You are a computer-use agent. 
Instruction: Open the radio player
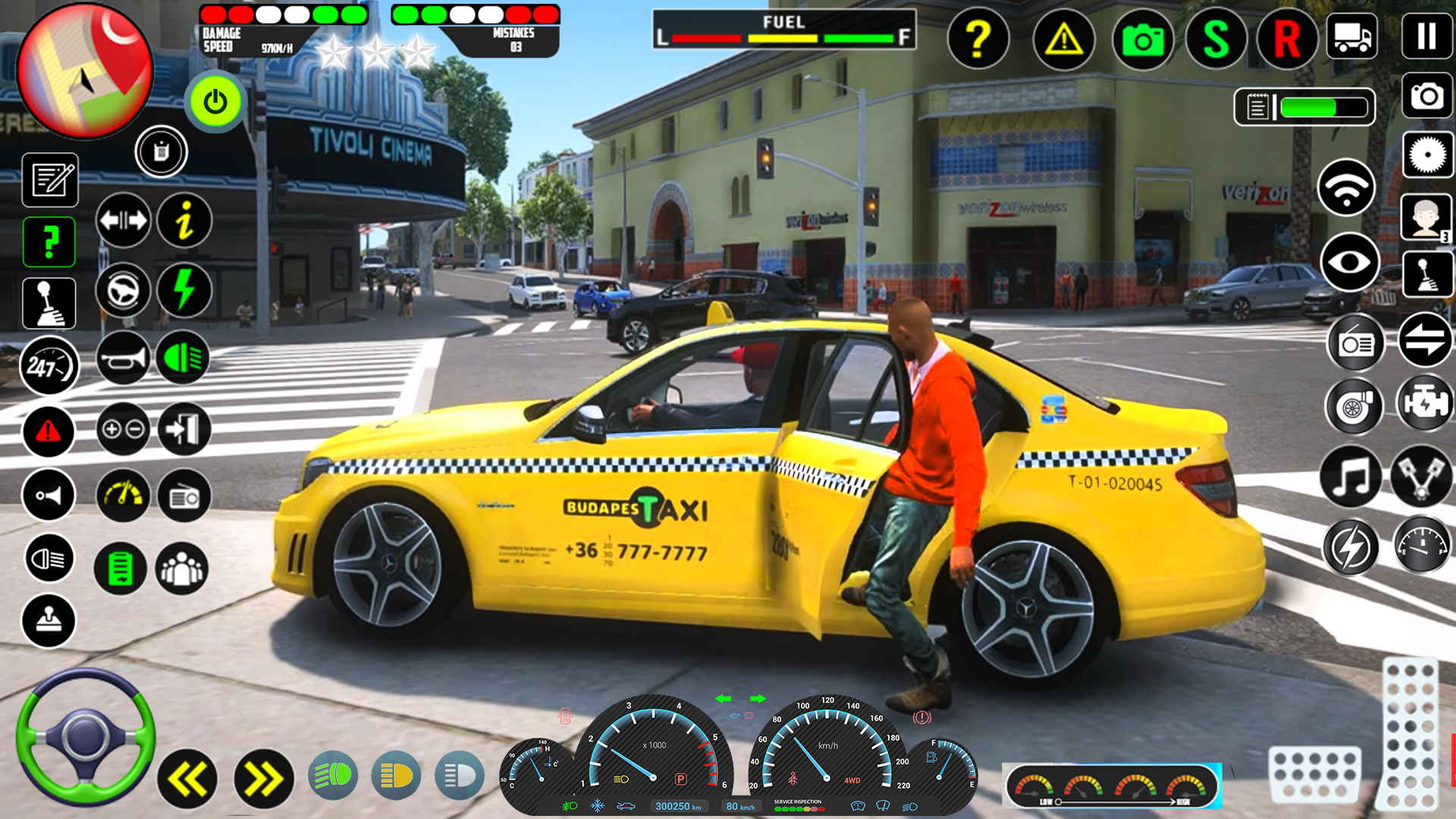pos(1357,343)
